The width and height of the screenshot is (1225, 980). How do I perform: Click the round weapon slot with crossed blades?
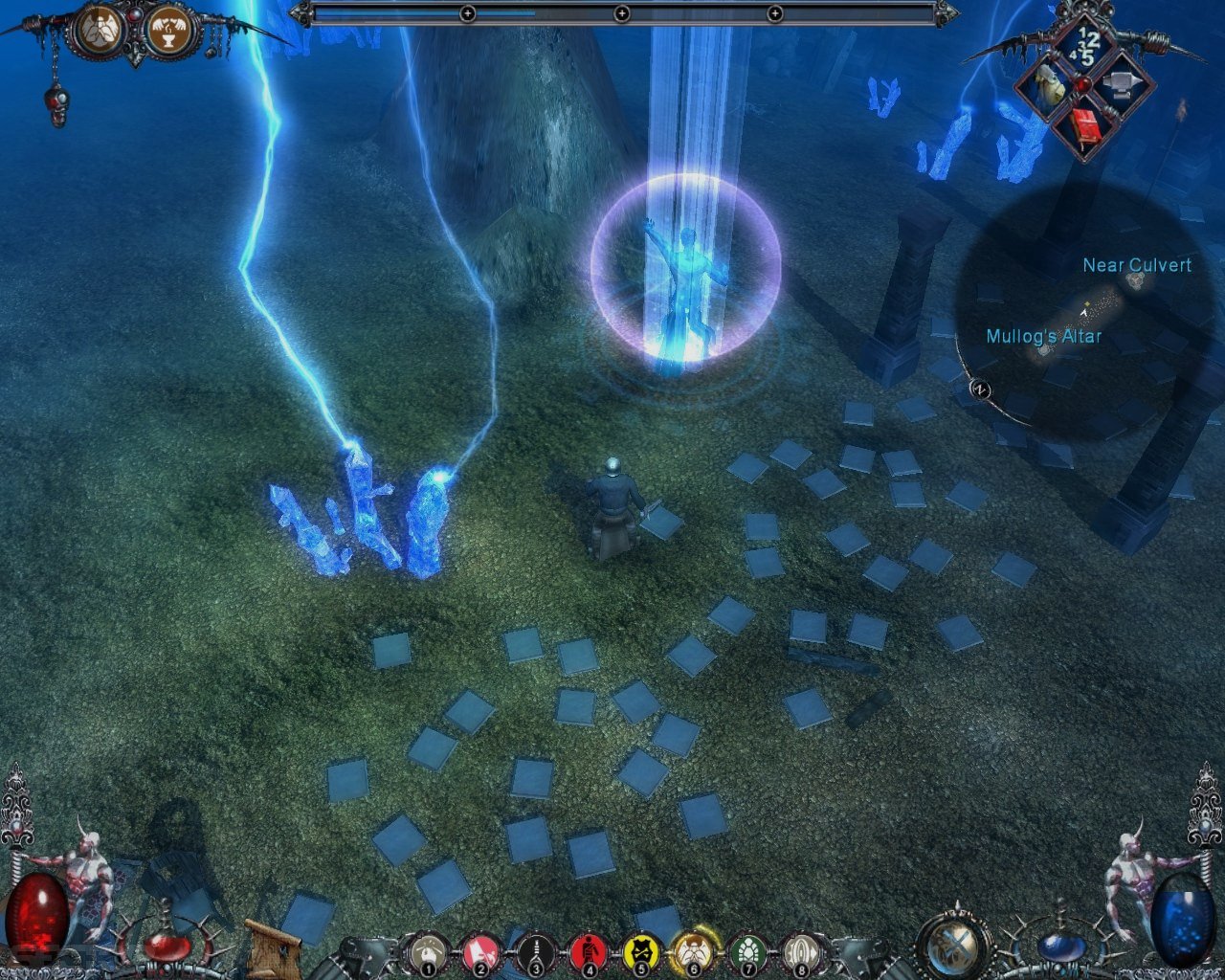point(954,945)
